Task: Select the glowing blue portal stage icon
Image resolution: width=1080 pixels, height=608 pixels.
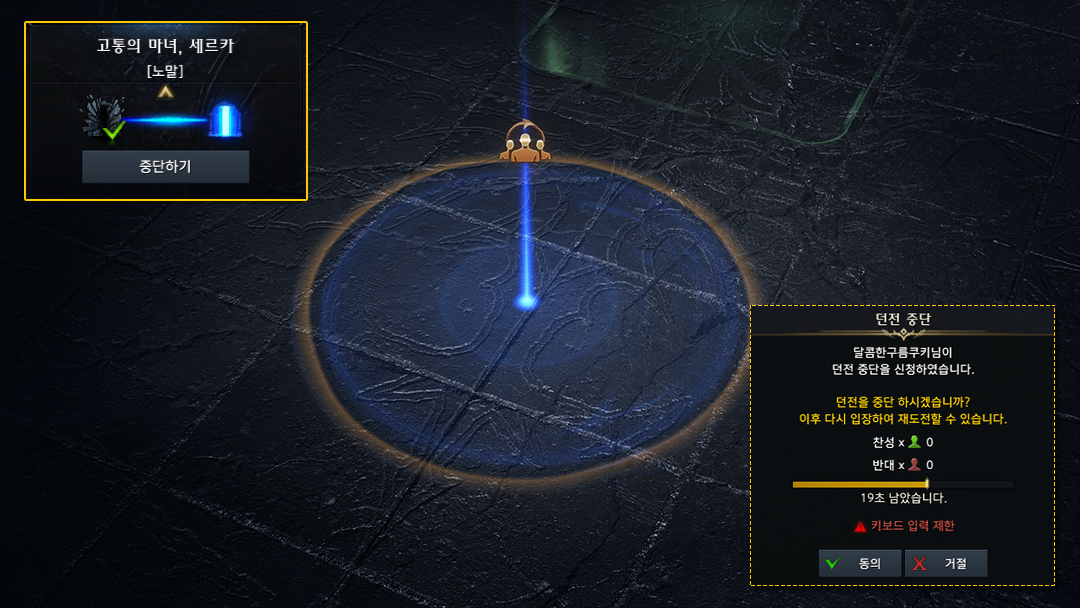Action: click(224, 120)
